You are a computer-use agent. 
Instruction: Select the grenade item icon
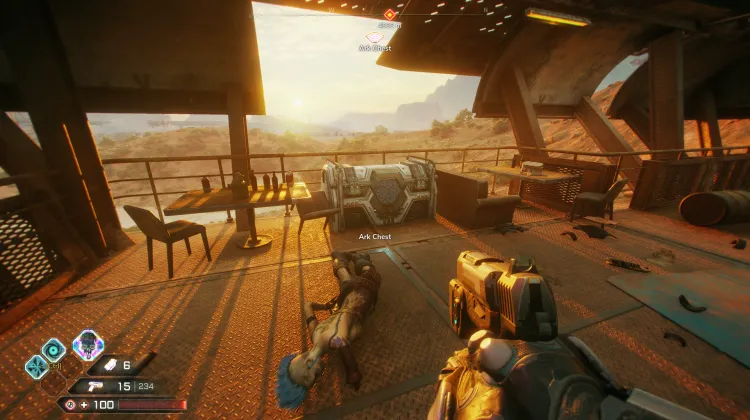(x=112, y=366)
